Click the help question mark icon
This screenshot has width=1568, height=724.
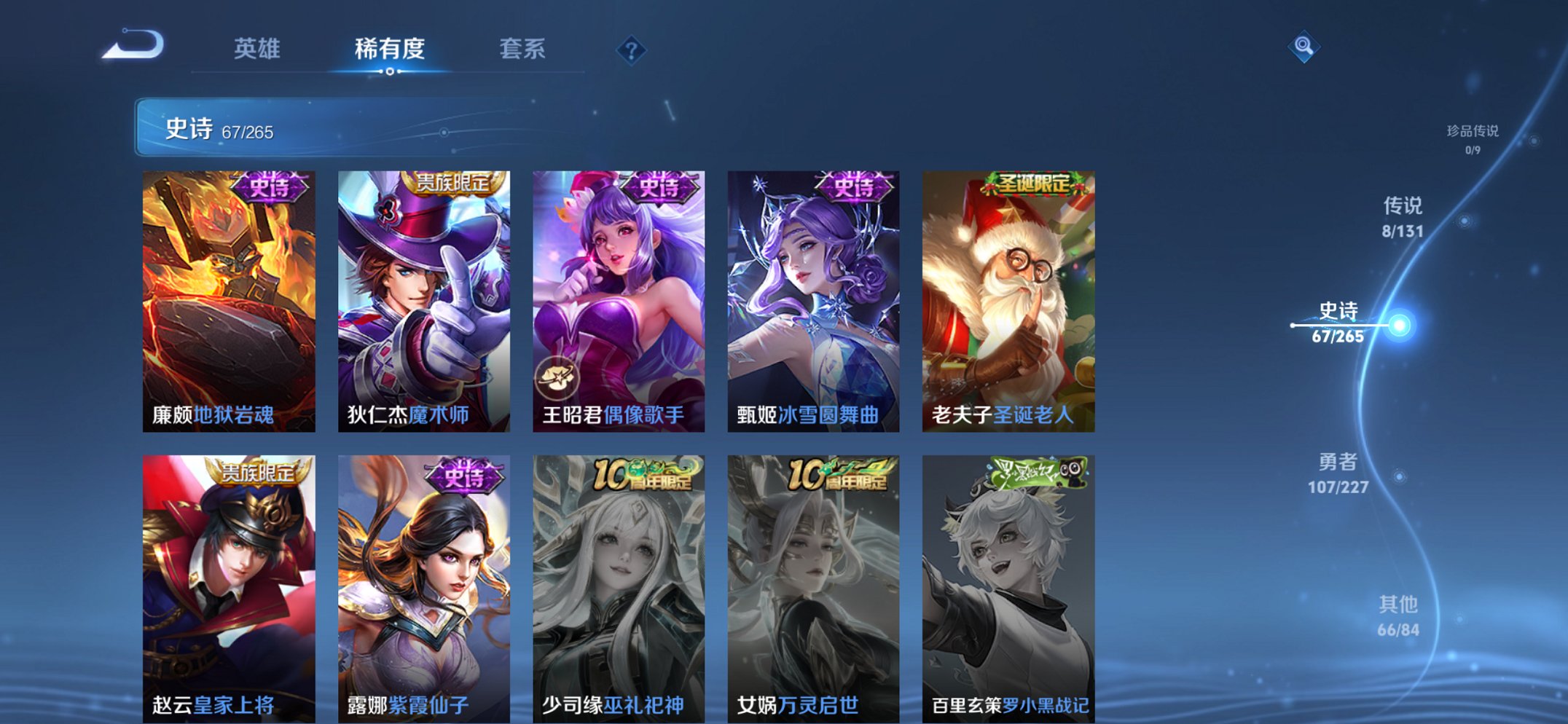pyautogui.click(x=632, y=49)
